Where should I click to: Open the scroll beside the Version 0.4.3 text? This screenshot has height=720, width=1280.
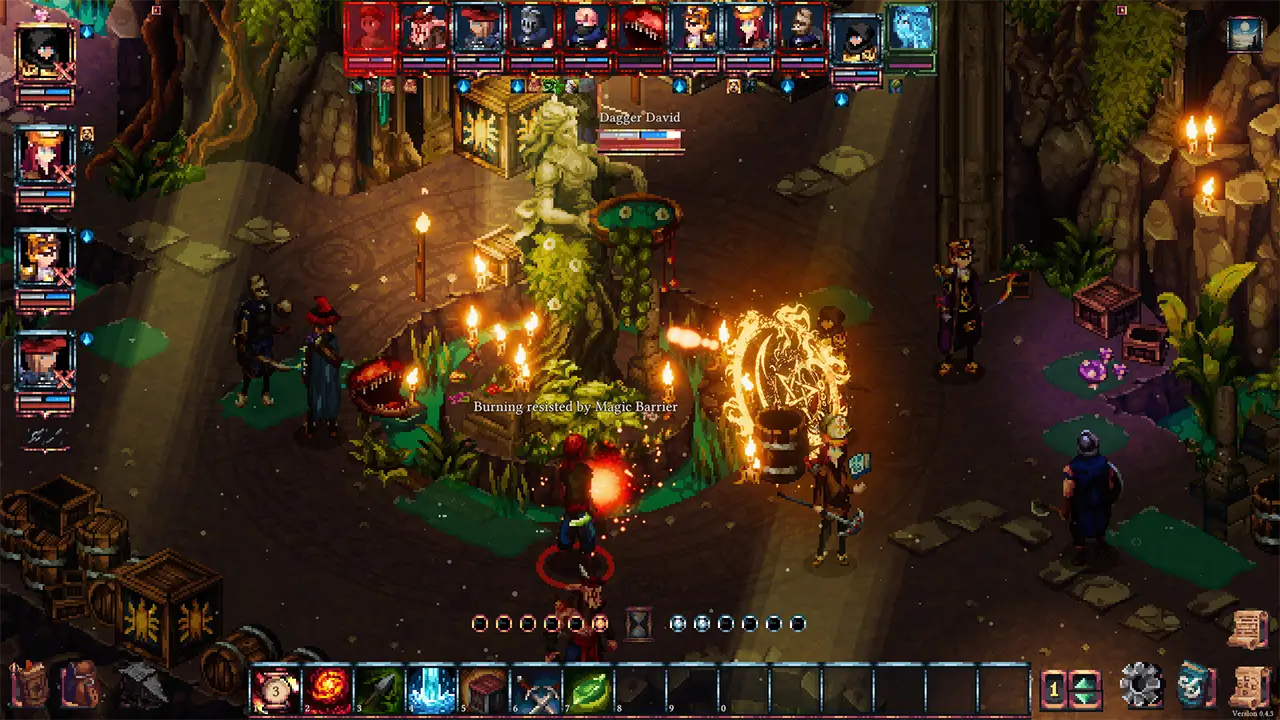pos(1249,685)
